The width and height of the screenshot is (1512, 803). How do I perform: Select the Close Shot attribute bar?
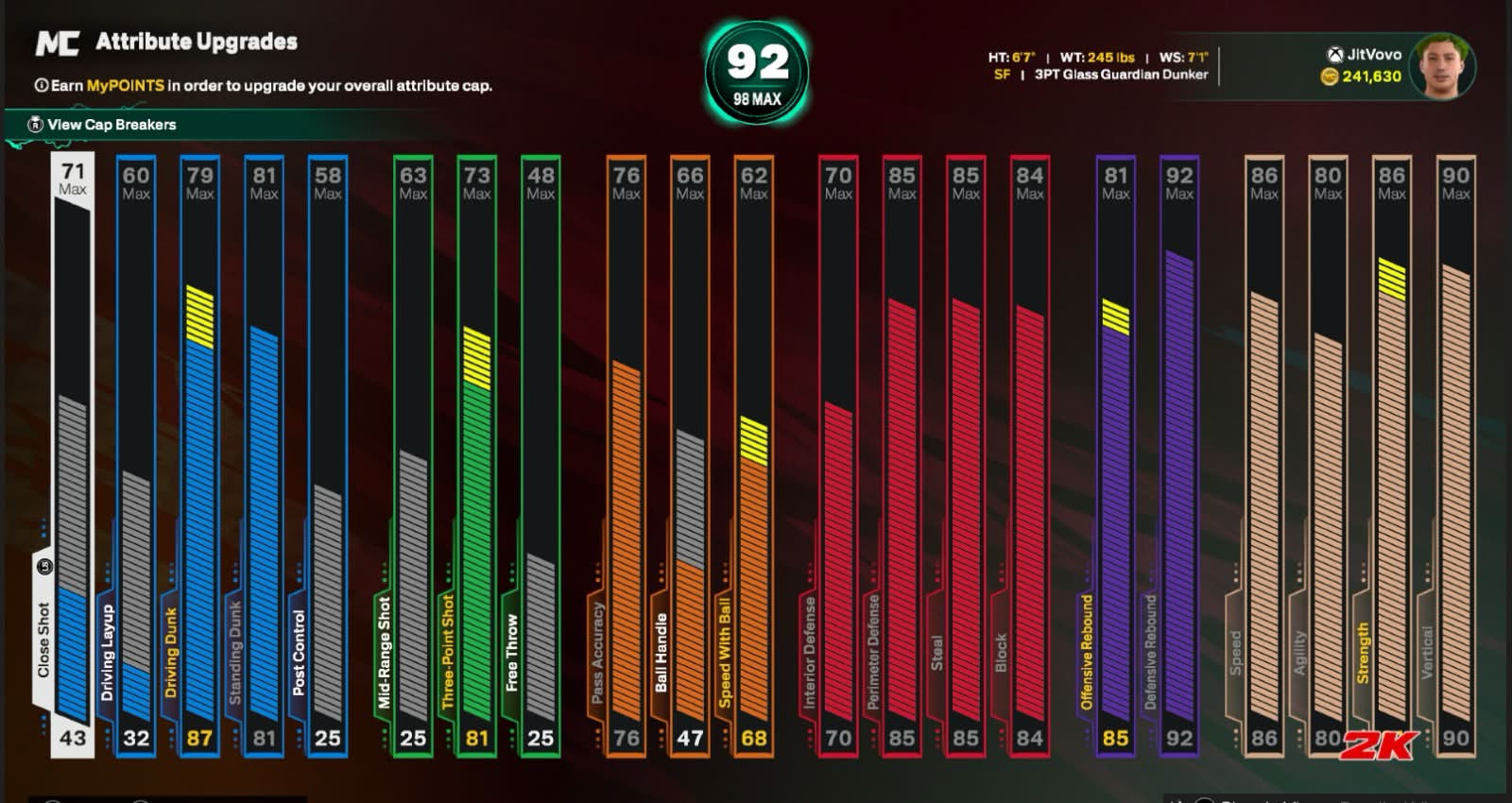coord(73,453)
